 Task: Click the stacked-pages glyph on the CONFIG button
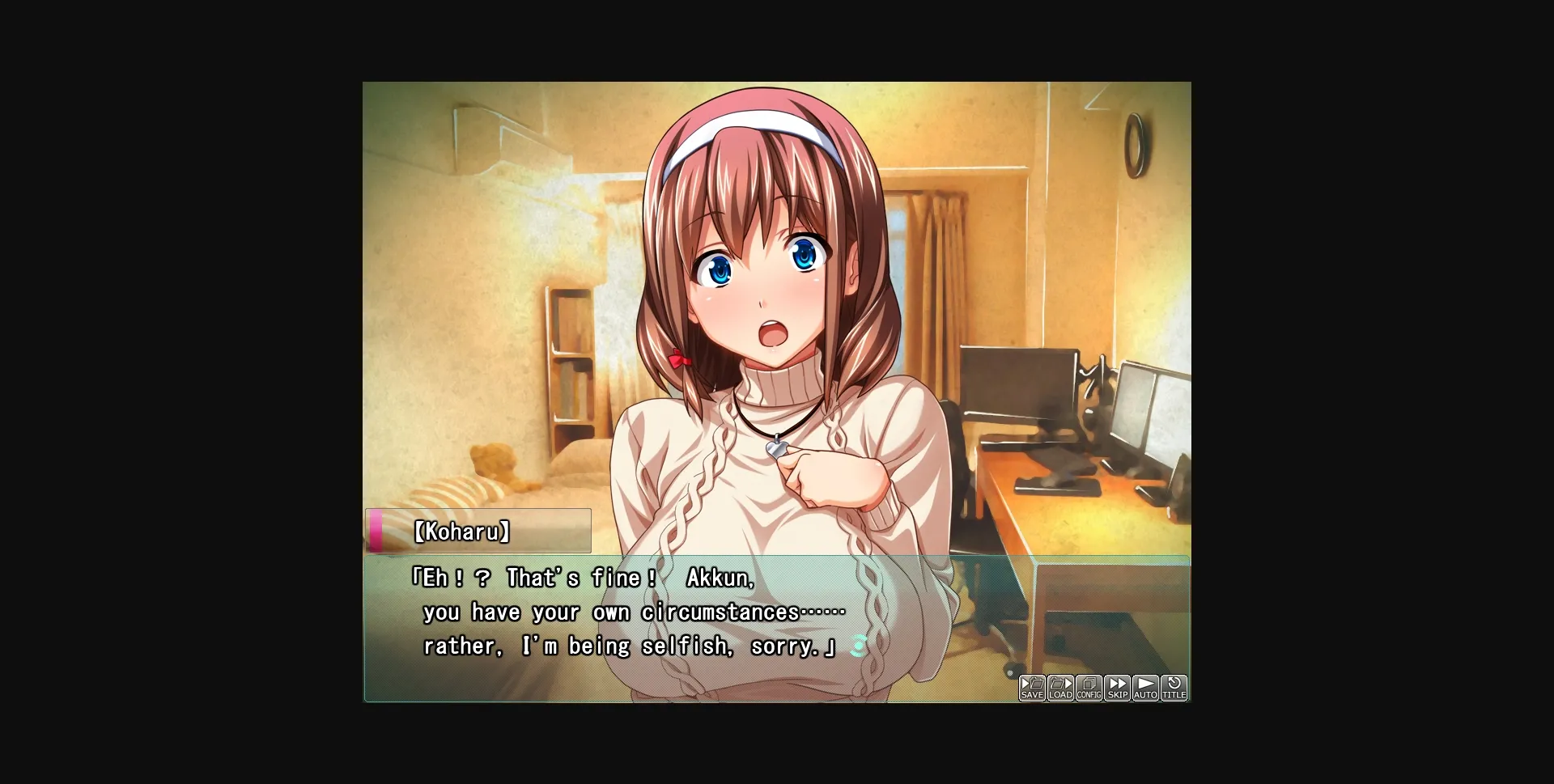click(1089, 682)
